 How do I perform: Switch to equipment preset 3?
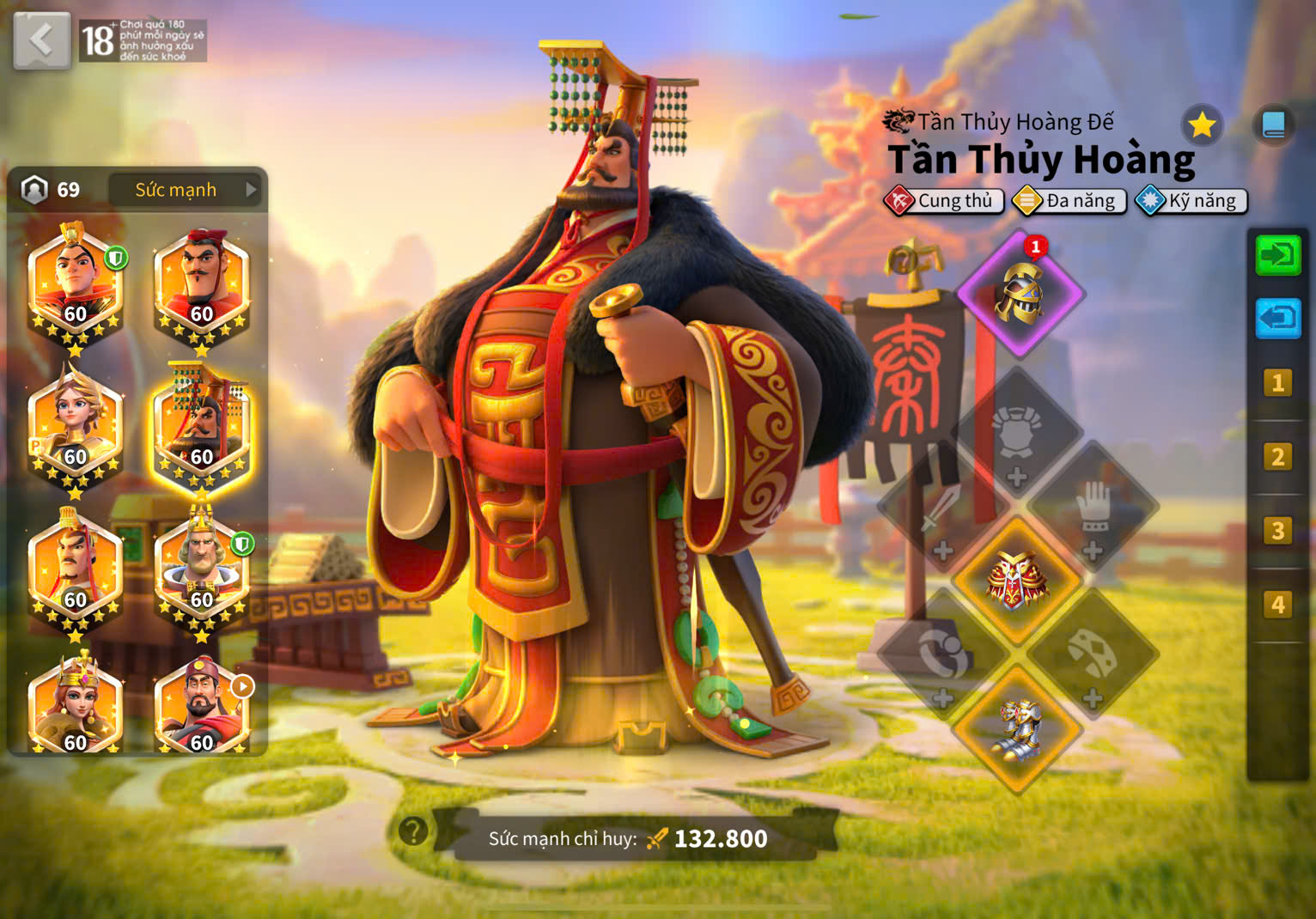pyautogui.click(x=1277, y=531)
